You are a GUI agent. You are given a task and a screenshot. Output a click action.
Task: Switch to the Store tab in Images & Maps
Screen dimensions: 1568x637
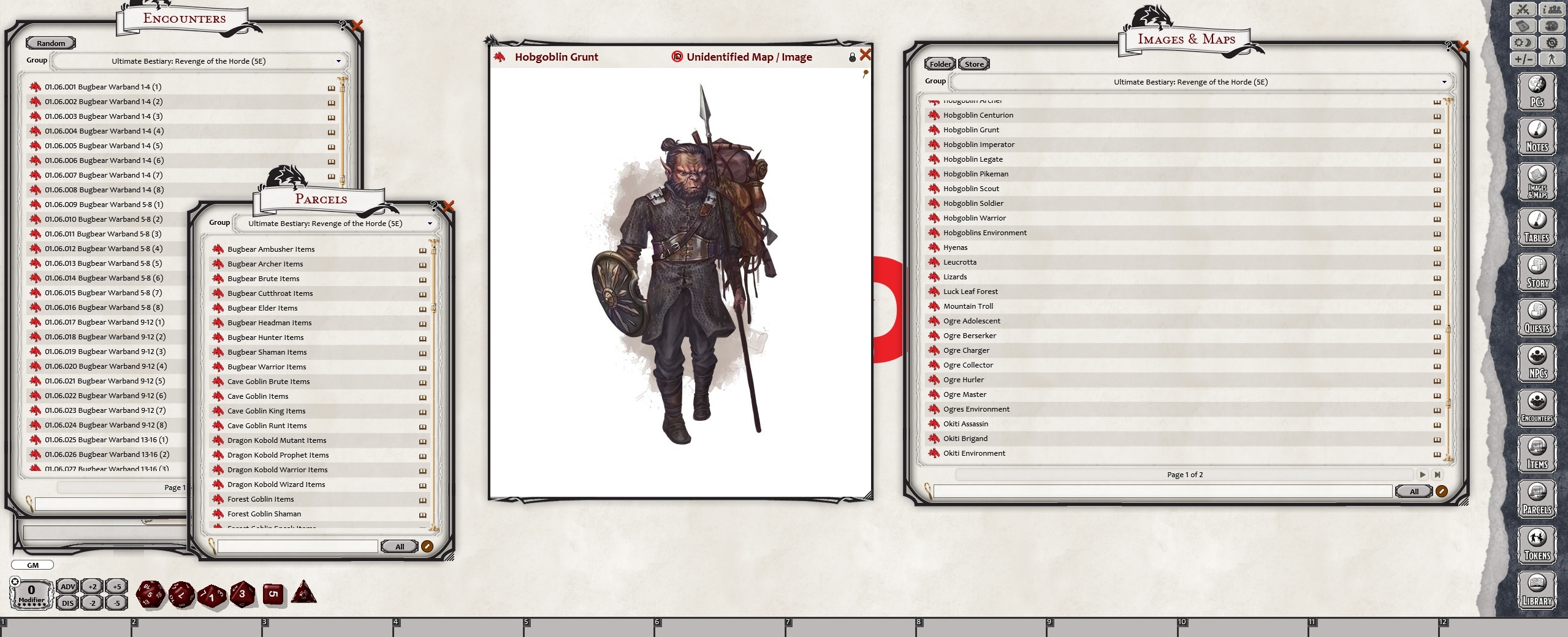point(973,64)
